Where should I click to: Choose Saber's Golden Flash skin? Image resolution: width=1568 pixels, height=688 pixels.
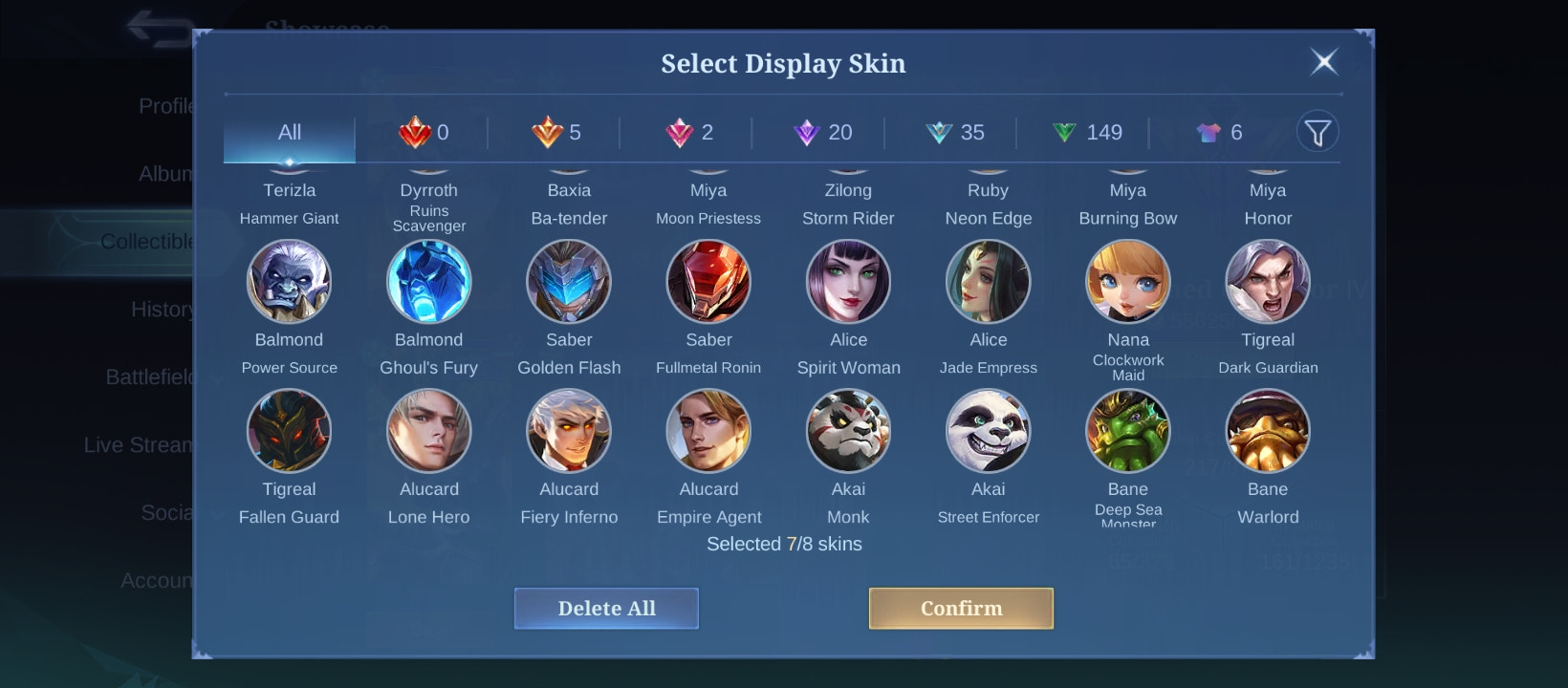pos(569,282)
